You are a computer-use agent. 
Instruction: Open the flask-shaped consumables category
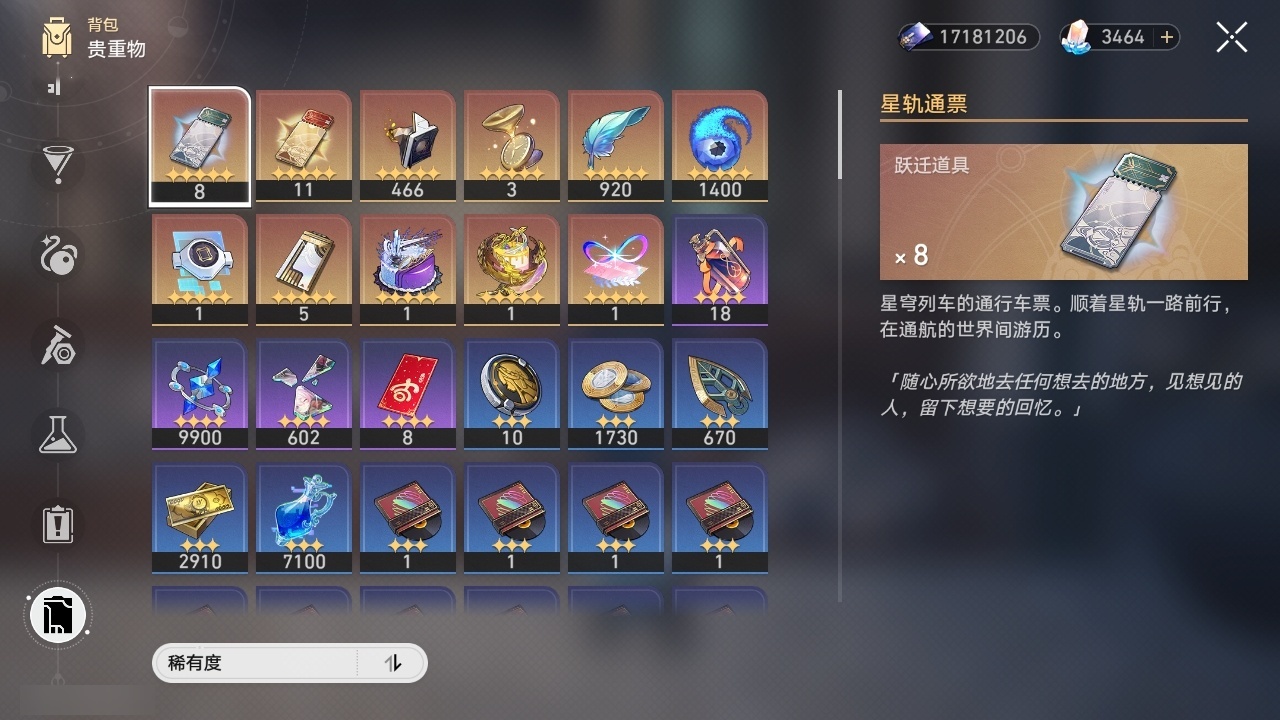(57, 435)
